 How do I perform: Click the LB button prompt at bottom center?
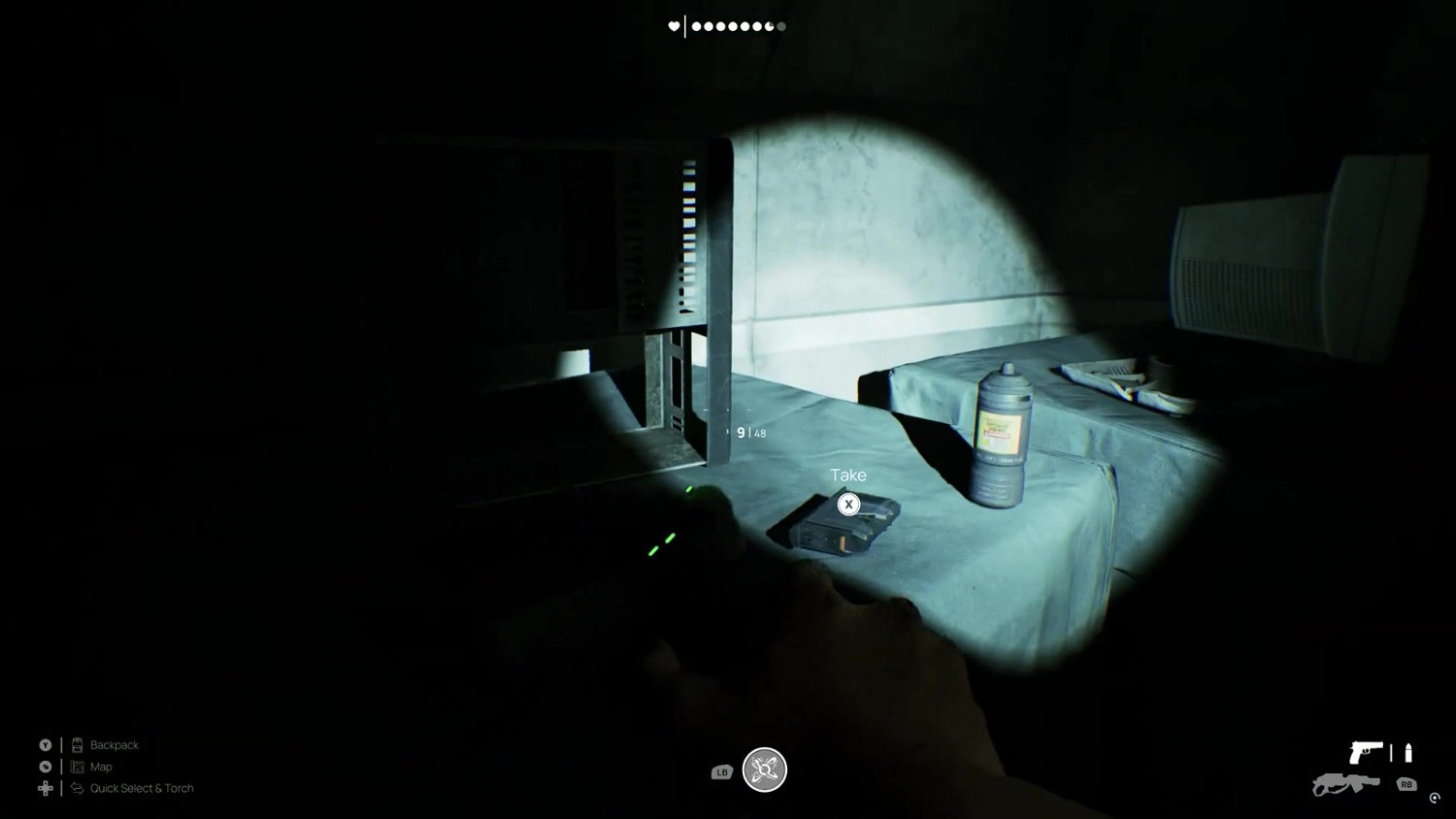720,772
